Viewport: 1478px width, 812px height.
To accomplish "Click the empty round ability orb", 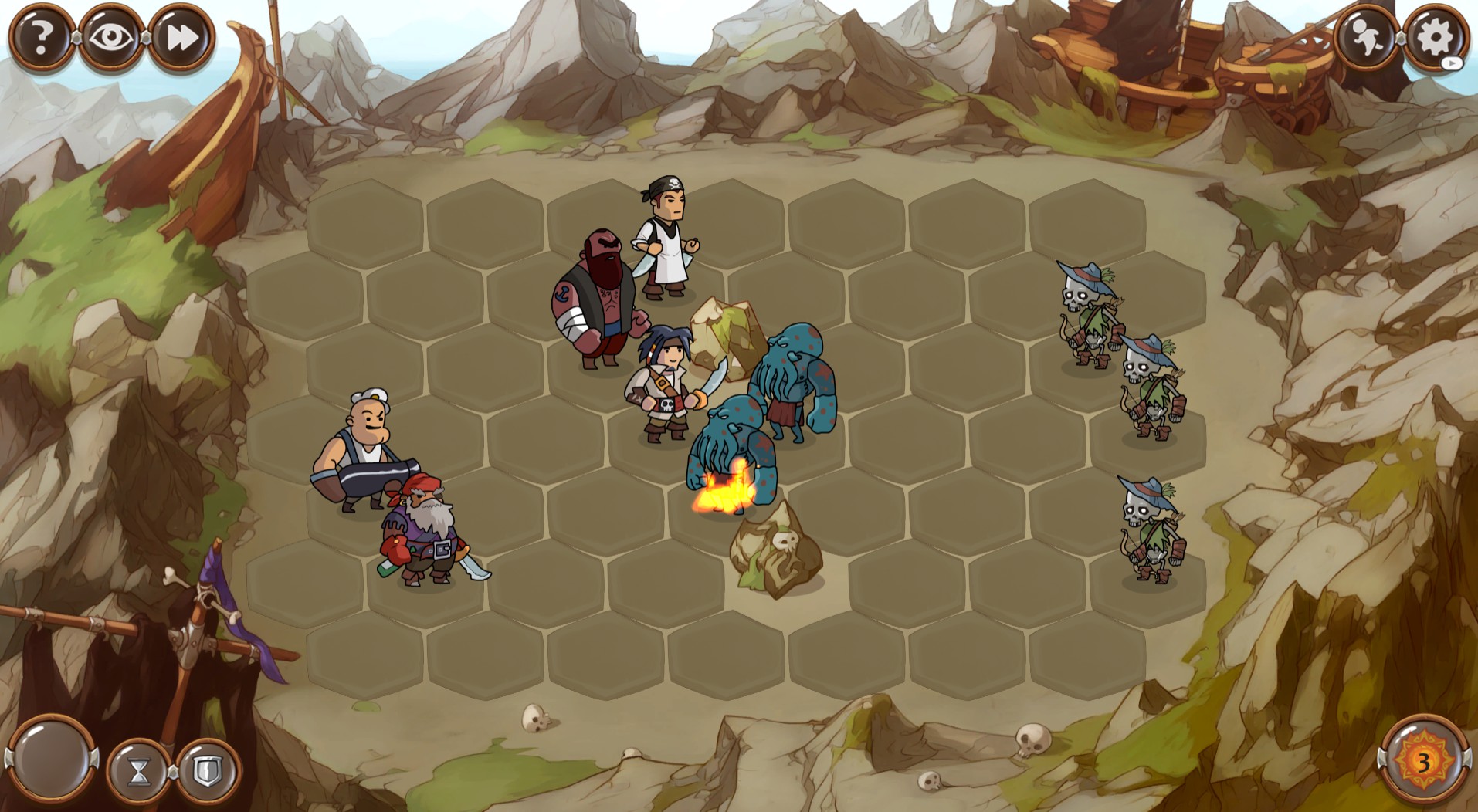I will pos(52,758).
